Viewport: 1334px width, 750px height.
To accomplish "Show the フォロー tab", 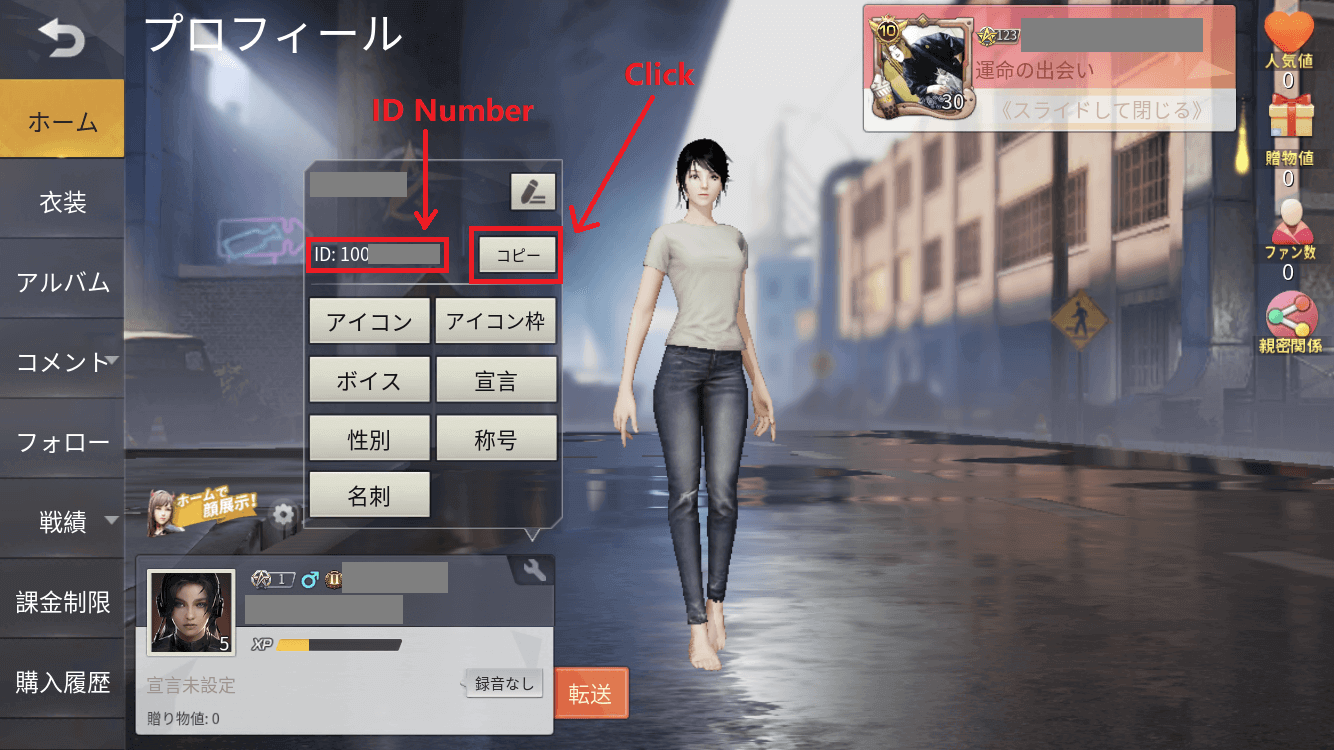I will click(62, 442).
